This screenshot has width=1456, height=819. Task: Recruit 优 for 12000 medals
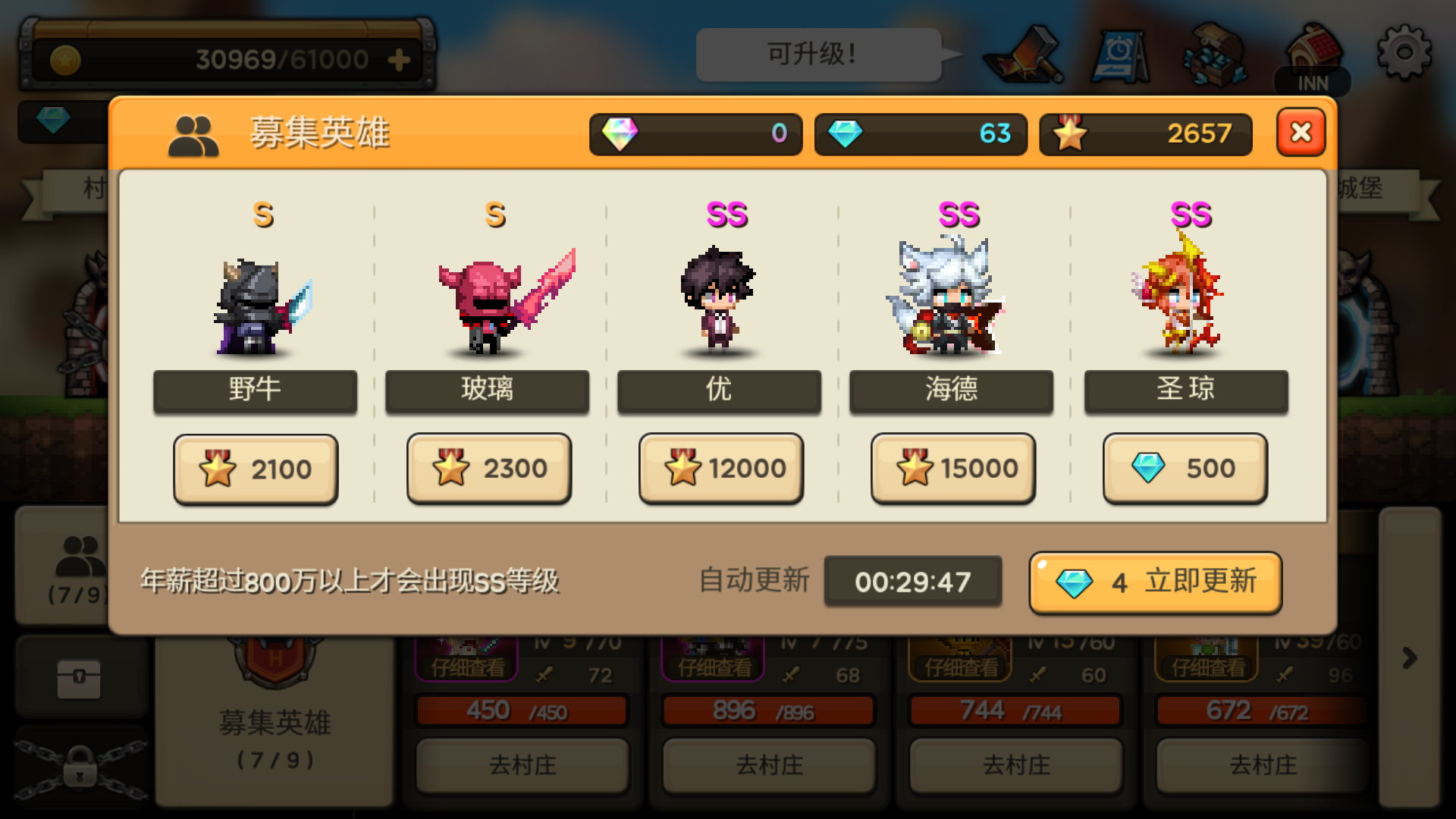click(720, 468)
